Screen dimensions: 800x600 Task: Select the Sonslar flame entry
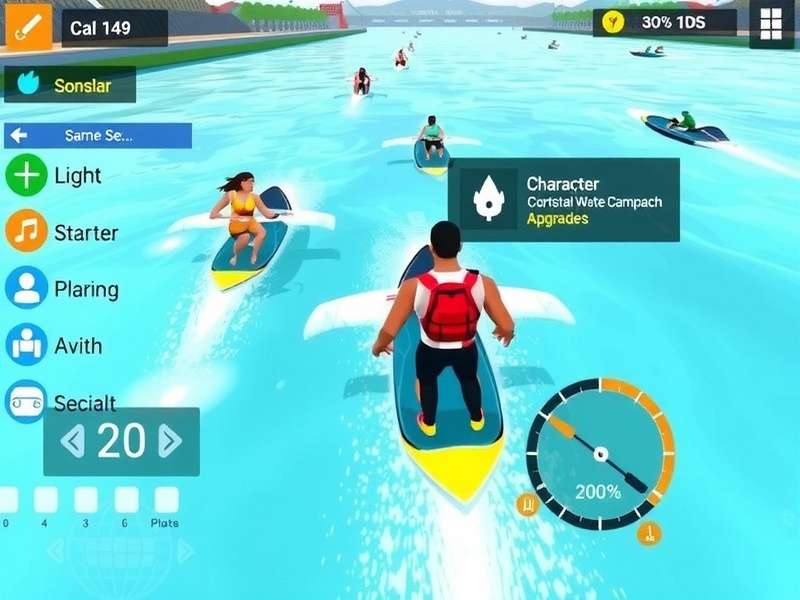(28, 85)
